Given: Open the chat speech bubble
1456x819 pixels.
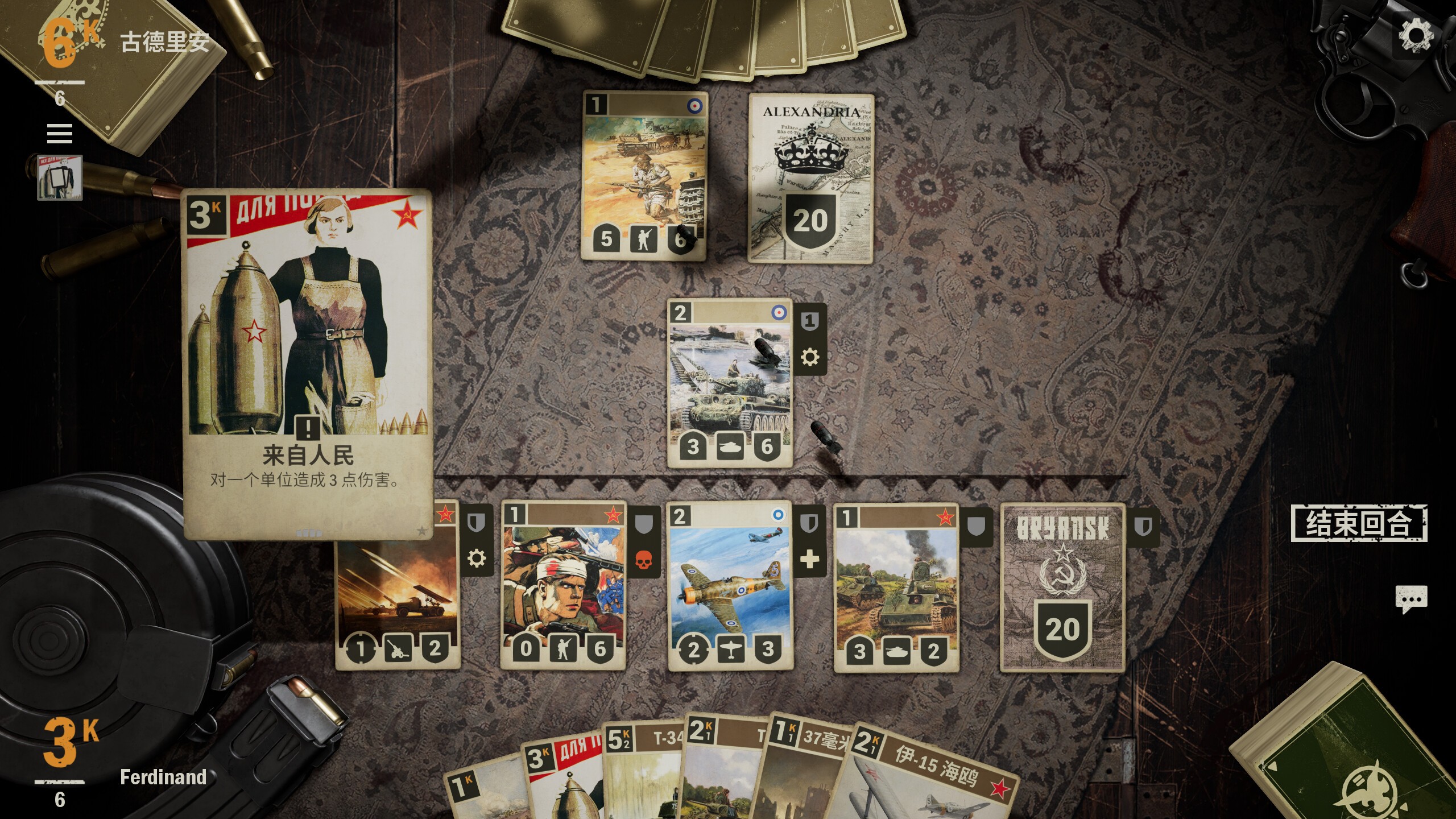Looking at the screenshot, I should [1411, 599].
